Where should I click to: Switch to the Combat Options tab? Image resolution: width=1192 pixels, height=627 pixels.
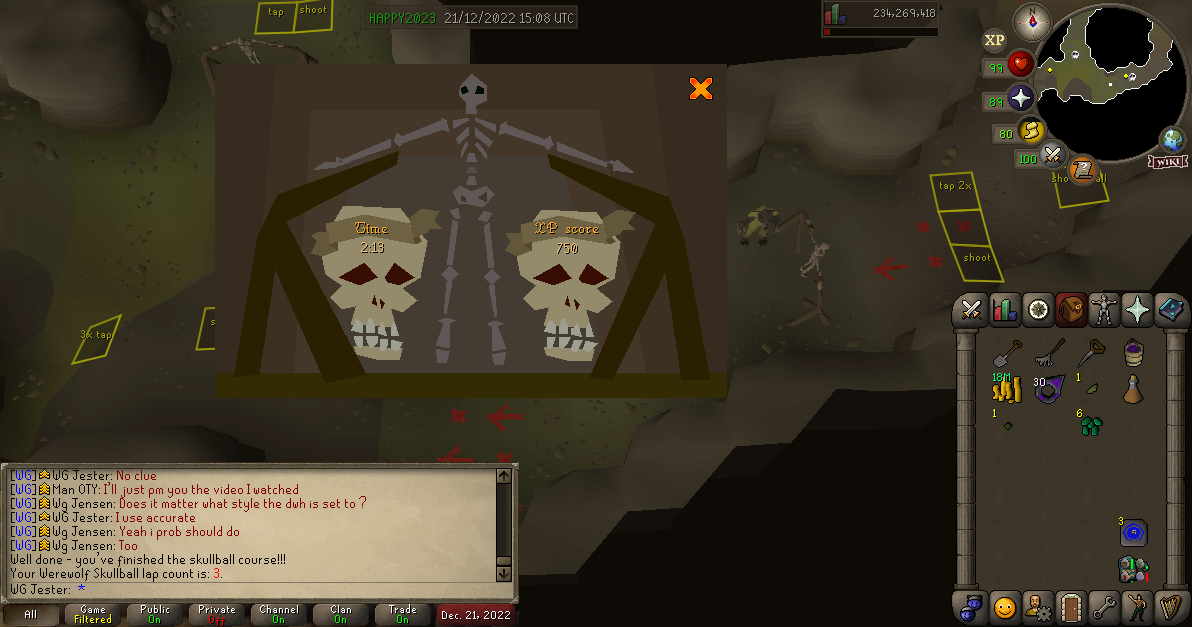969,310
